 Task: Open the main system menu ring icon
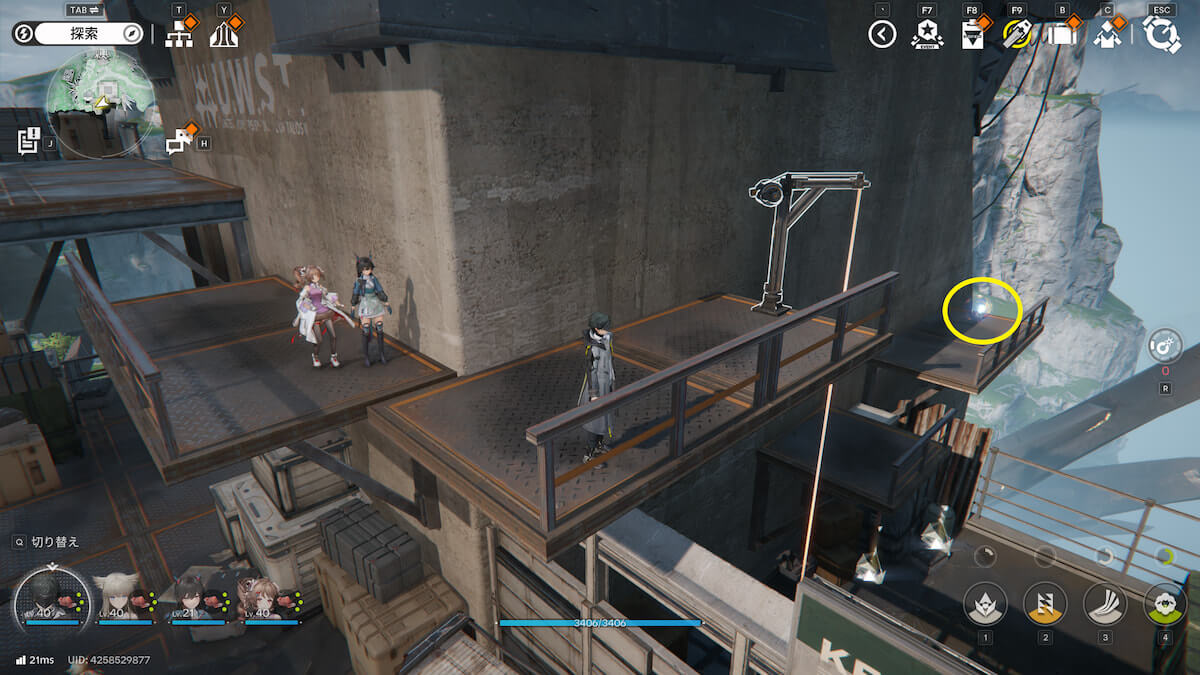pos(1162,35)
